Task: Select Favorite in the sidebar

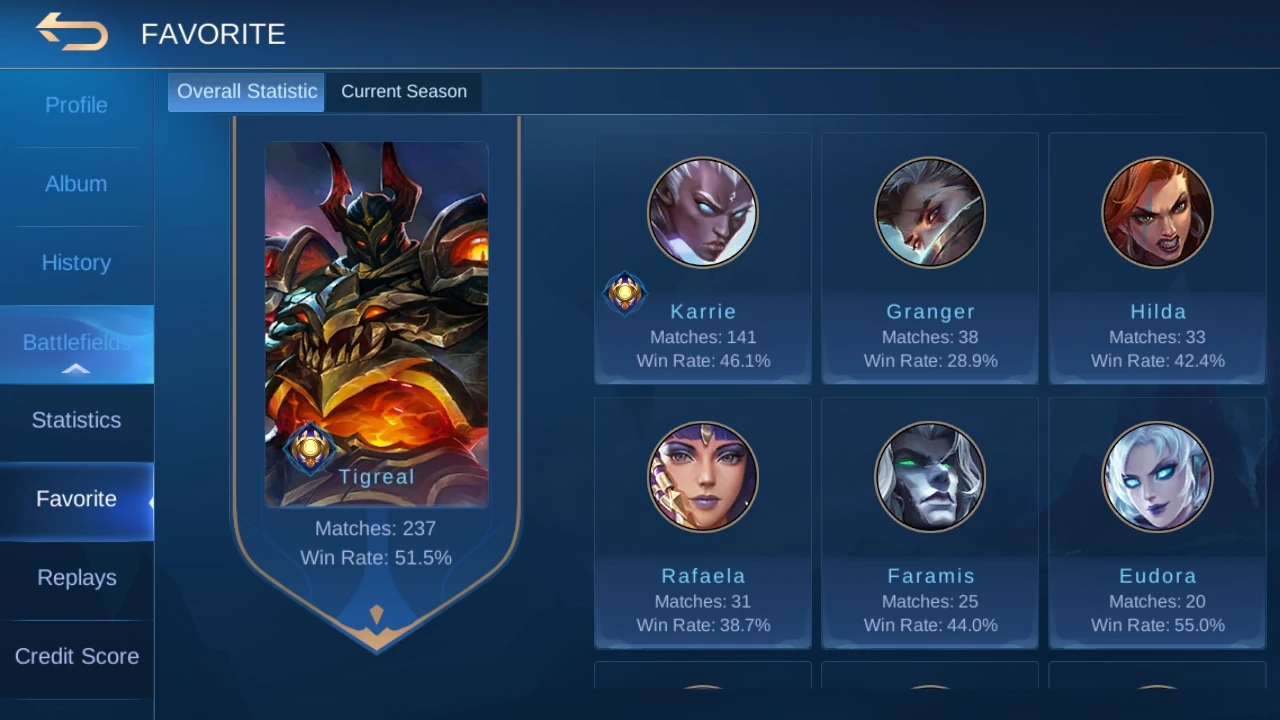Action: 76,499
